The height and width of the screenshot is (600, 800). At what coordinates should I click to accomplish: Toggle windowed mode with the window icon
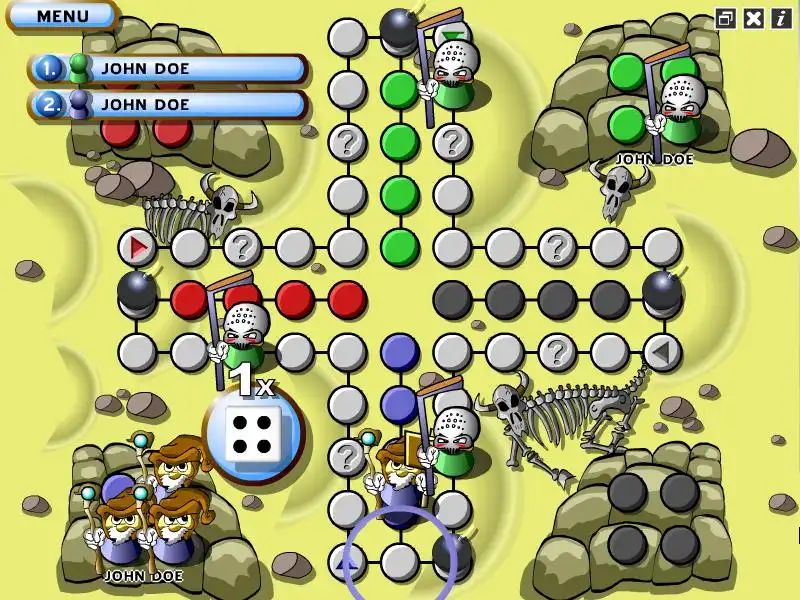pyautogui.click(x=727, y=18)
